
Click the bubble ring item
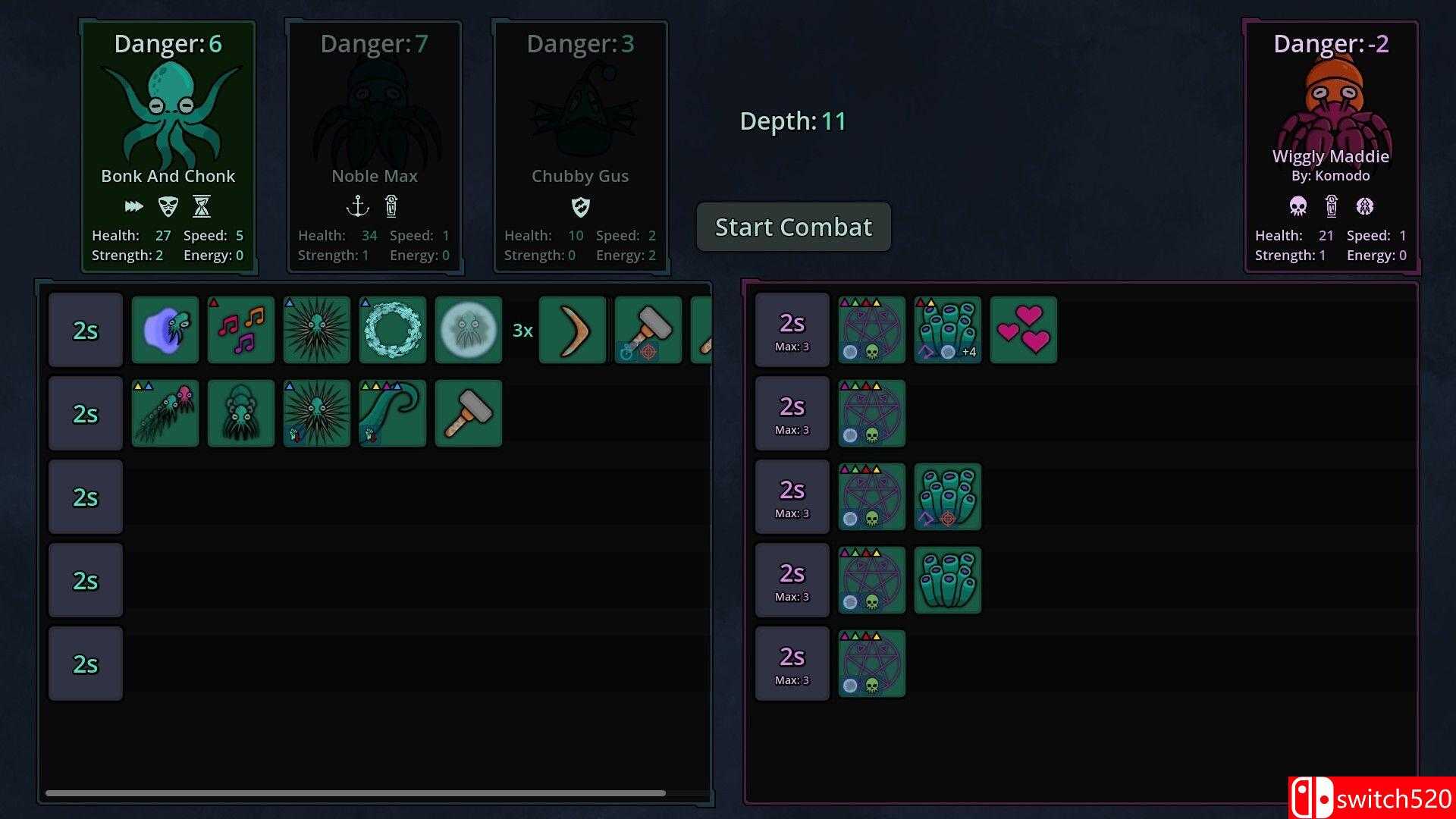pyautogui.click(x=392, y=329)
